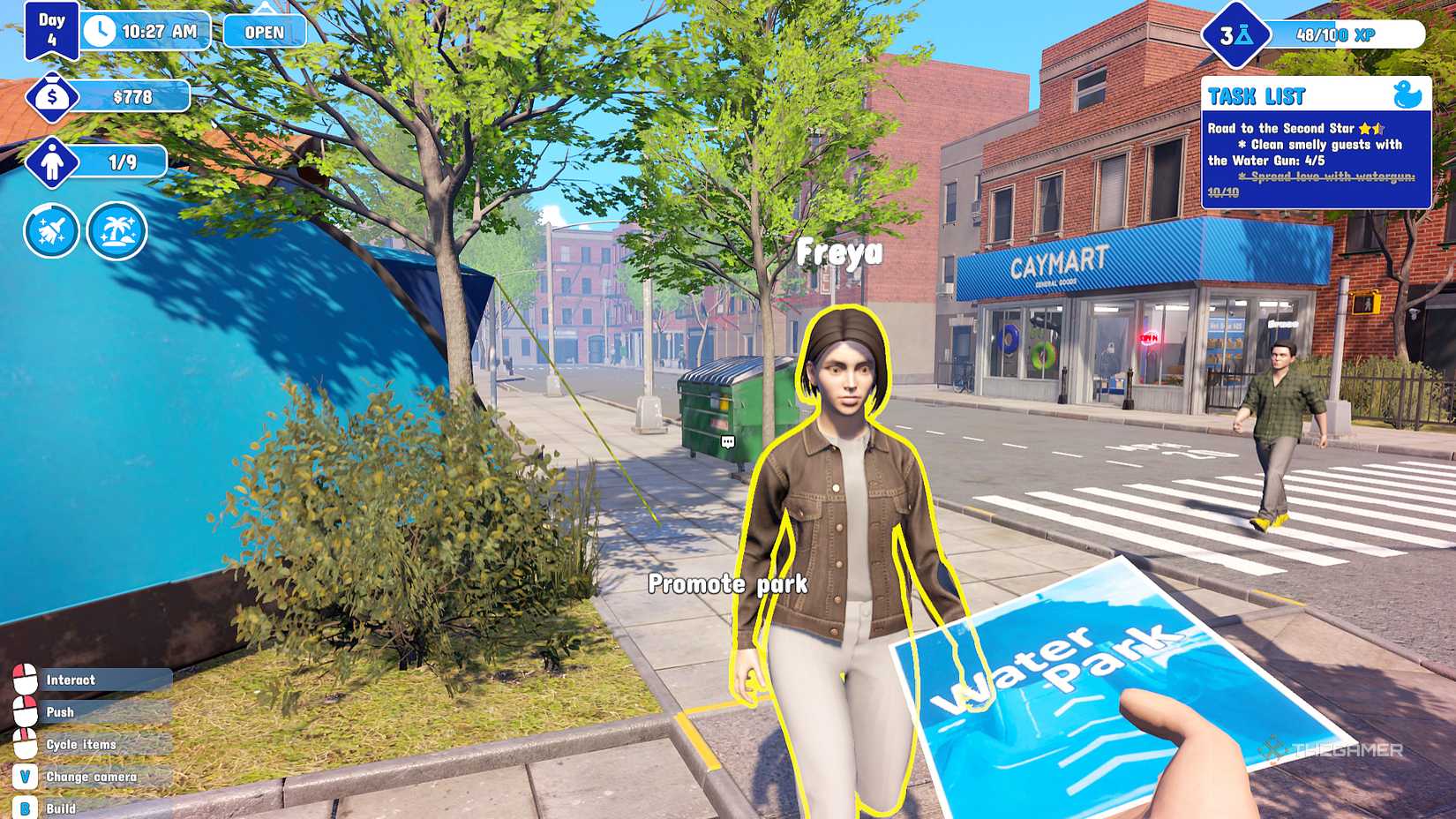Click the money dollar diamond icon
The width and height of the screenshot is (1456, 819).
pos(52,96)
